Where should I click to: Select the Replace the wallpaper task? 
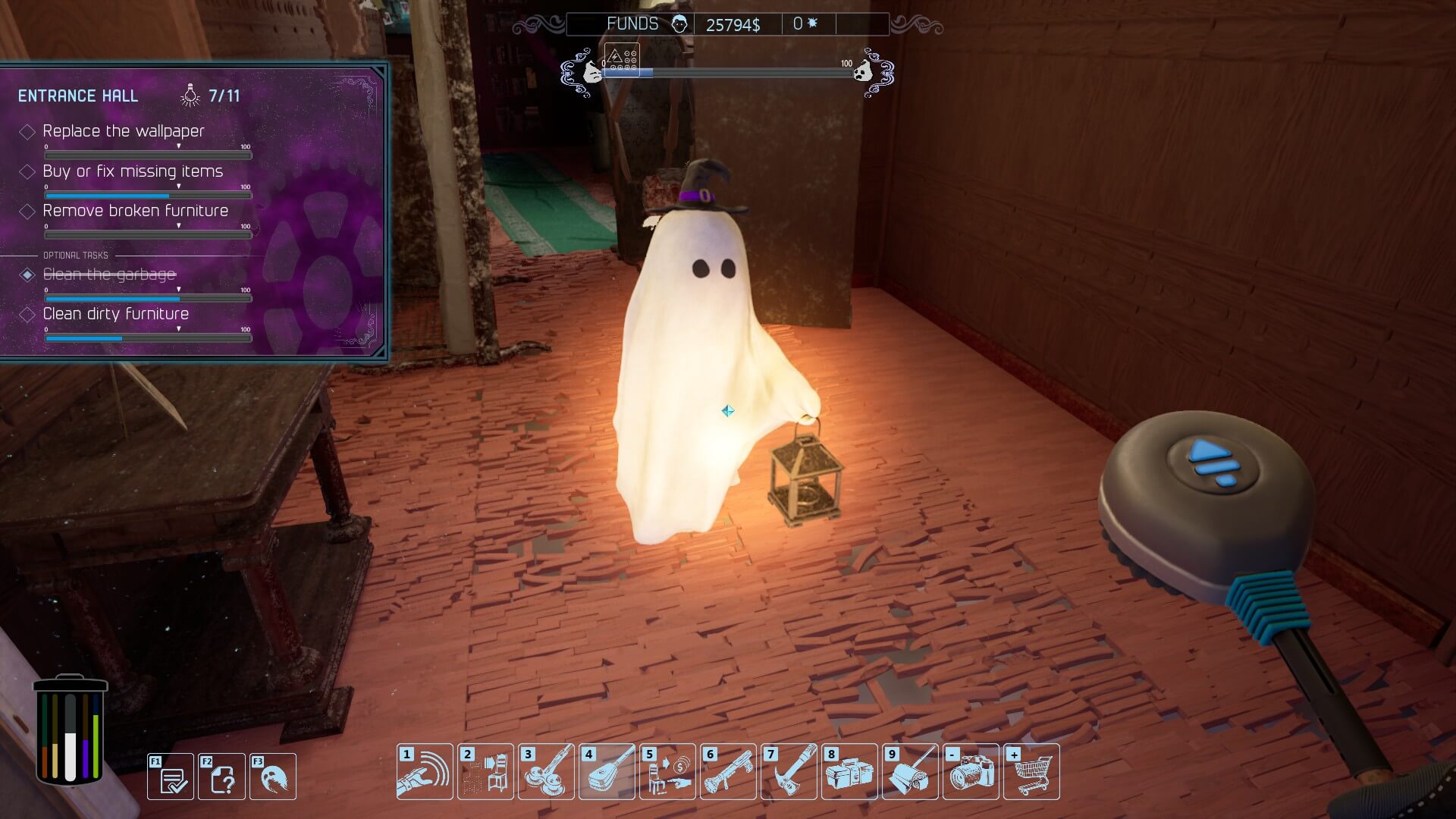[124, 131]
